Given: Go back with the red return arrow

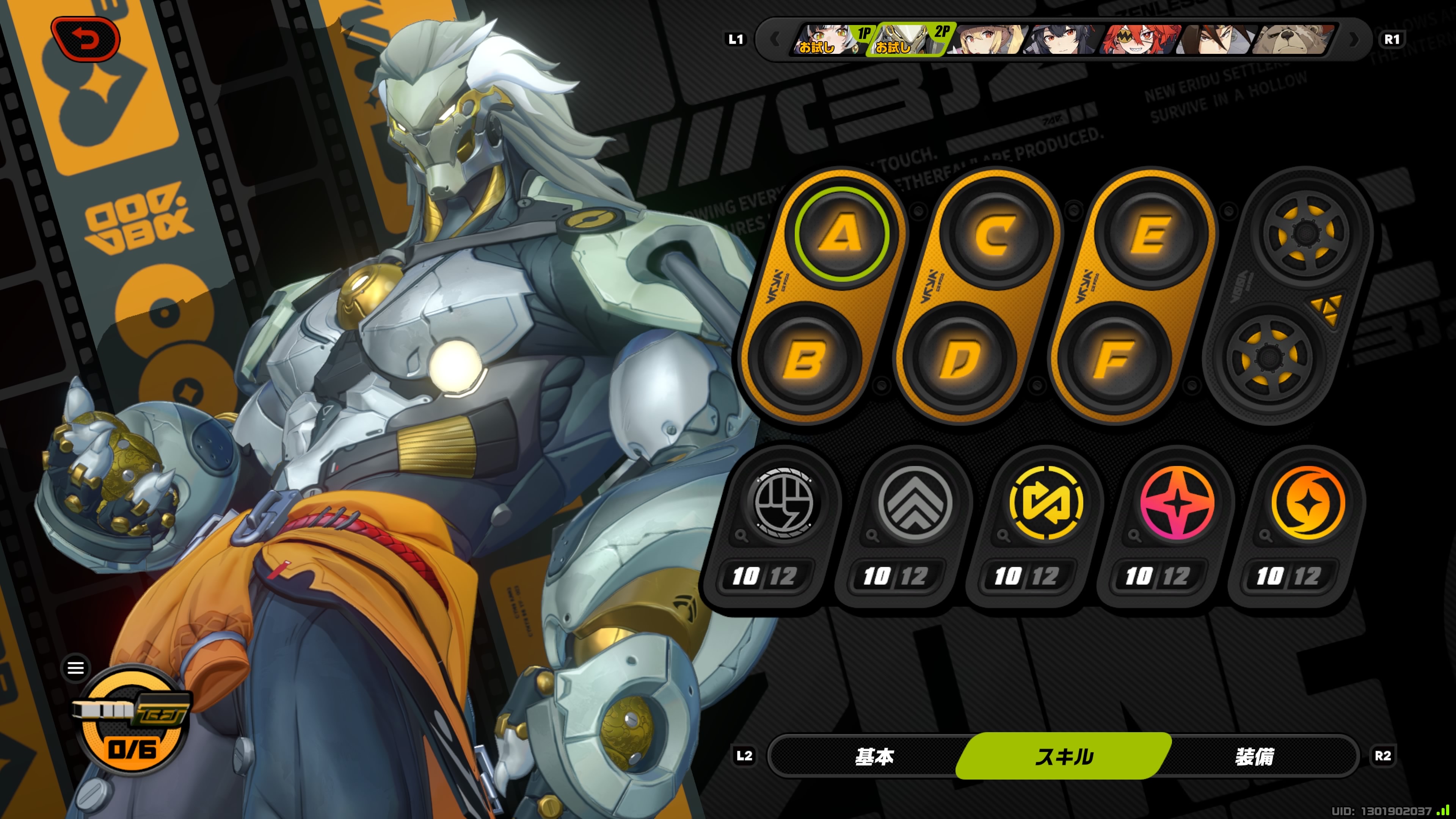Looking at the screenshot, I should click(x=86, y=39).
